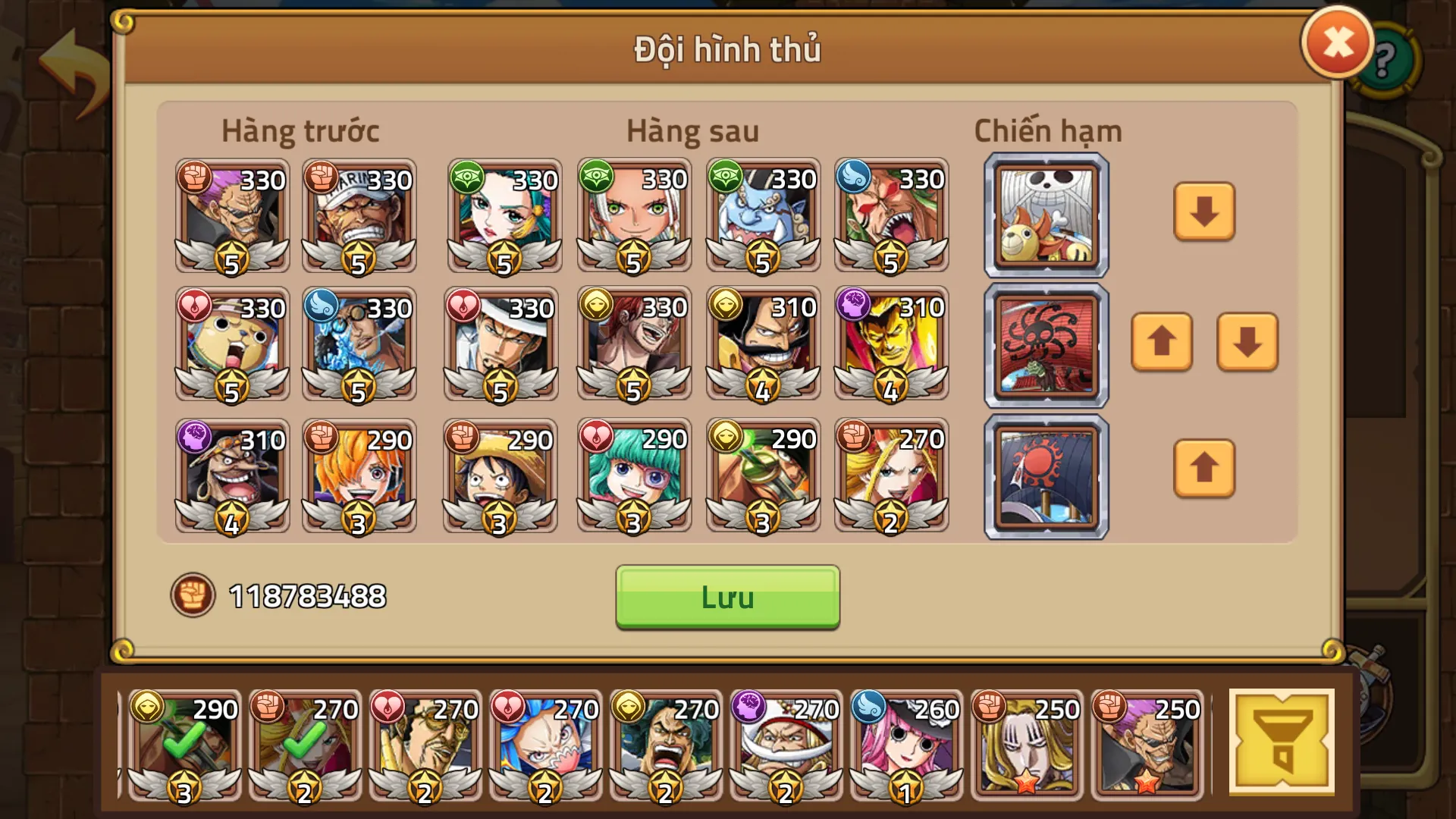Click the heart element icon on Chopper's card
The image size is (1456, 819).
(x=196, y=306)
